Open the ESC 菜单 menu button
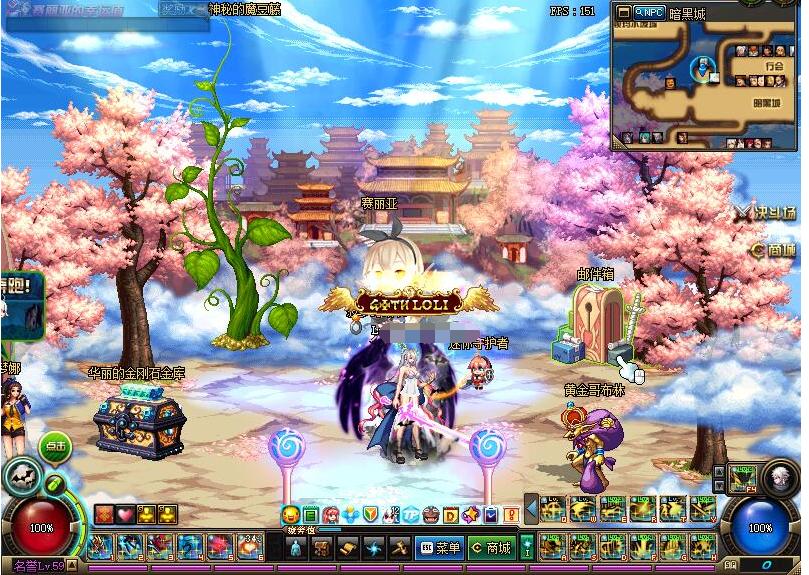The image size is (809, 575). coord(439,548)
